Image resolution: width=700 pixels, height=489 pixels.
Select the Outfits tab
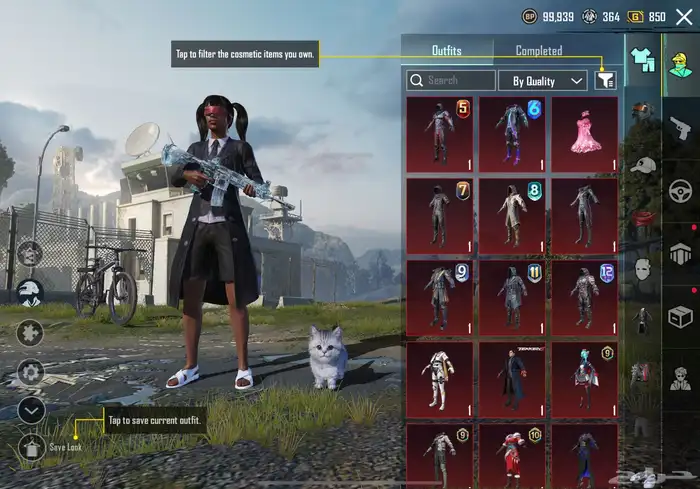point(446,50)
